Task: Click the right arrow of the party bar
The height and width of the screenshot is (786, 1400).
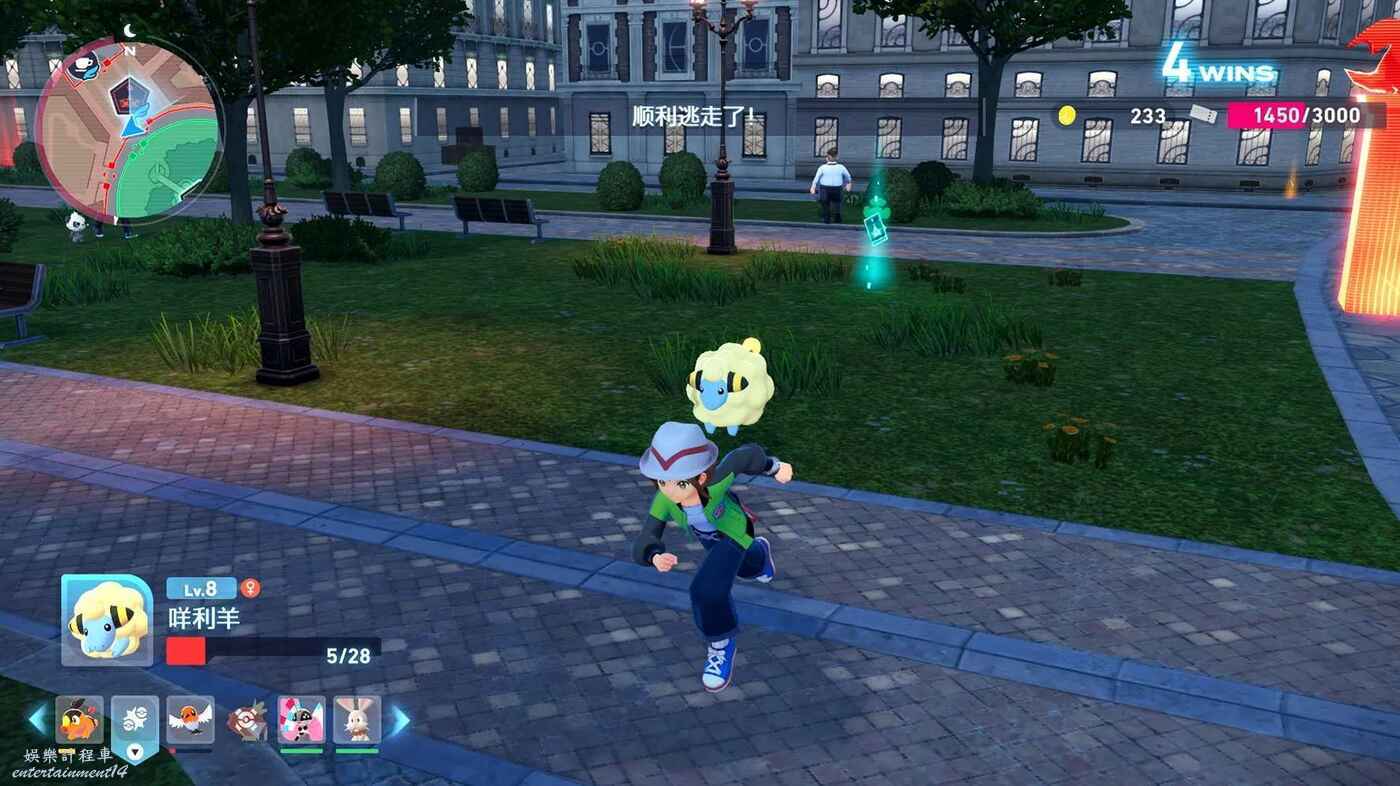Action: [399, 720]
